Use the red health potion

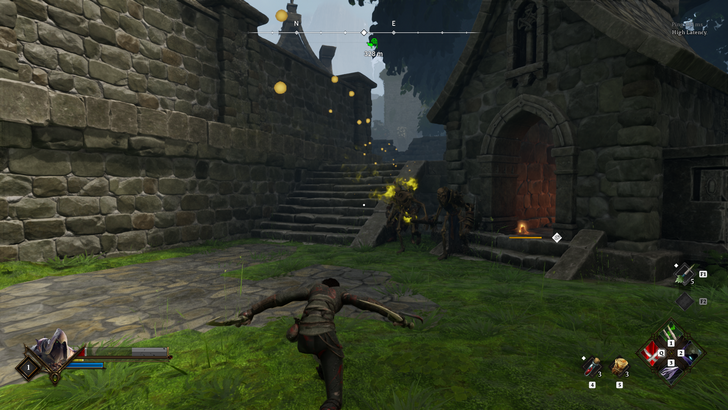[x=592, y=367]
